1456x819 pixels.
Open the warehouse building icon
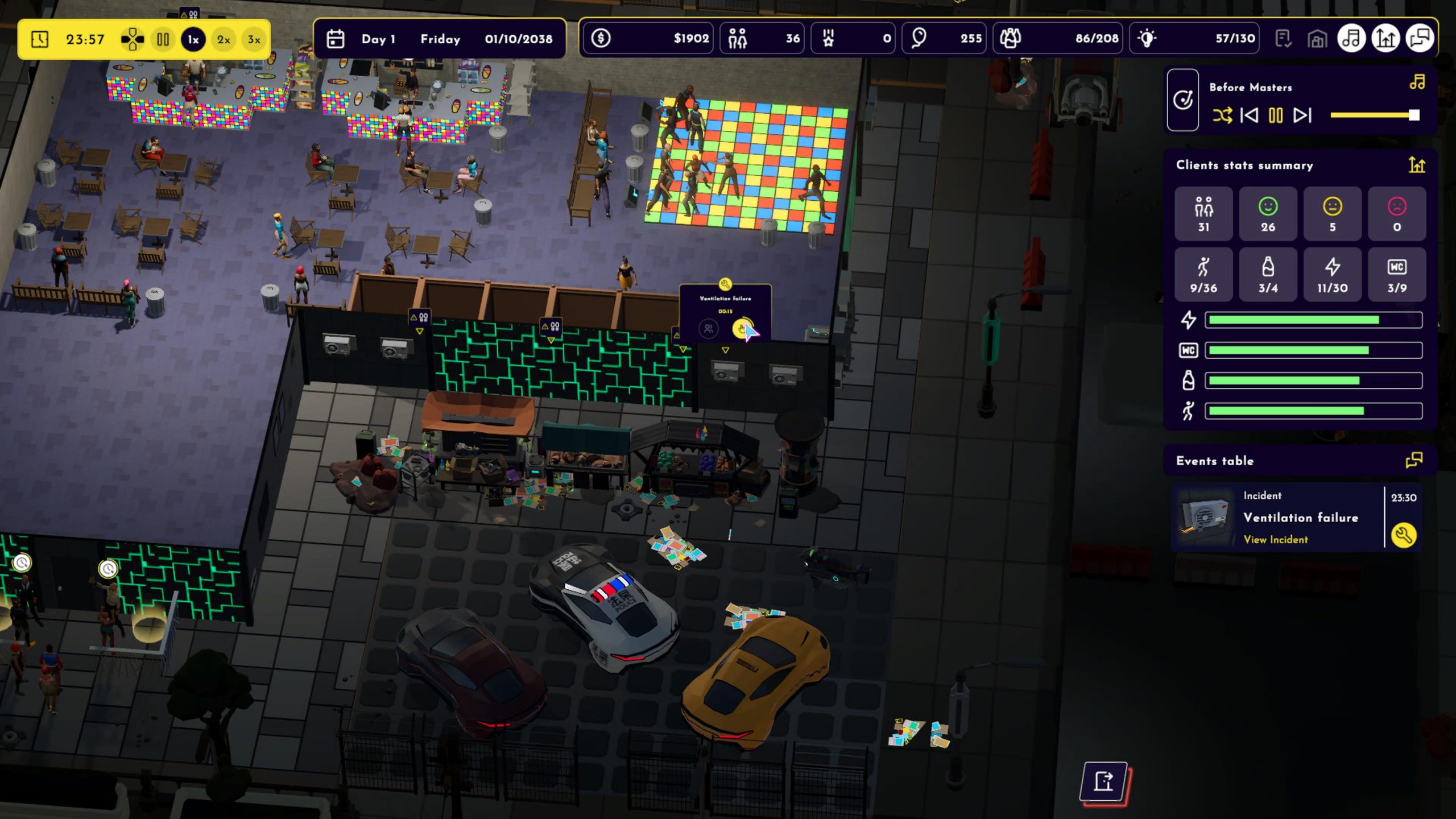[x=1317, y=39]
